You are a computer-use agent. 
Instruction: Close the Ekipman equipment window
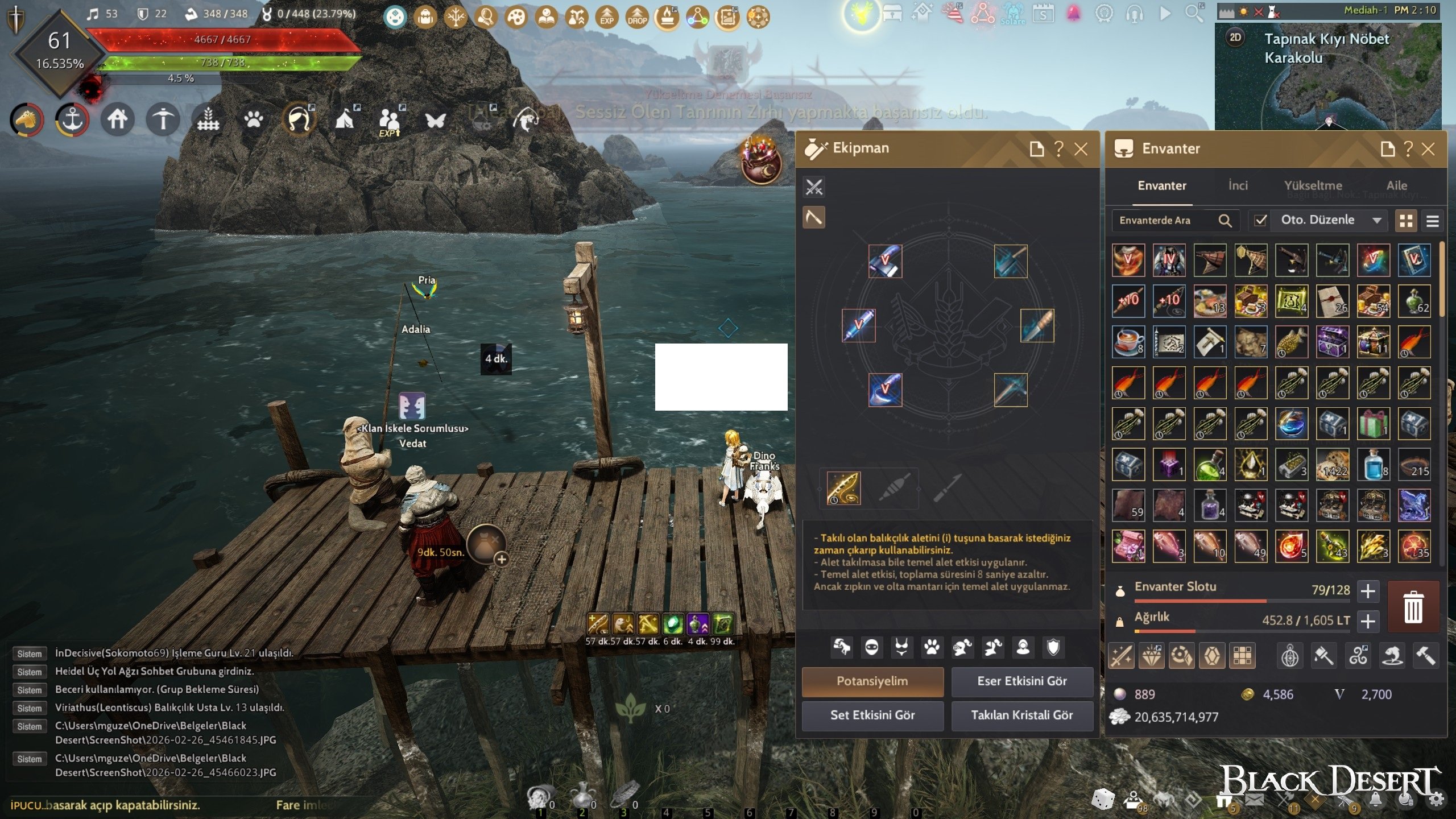pyautogui.click(x=1081, y=149)
